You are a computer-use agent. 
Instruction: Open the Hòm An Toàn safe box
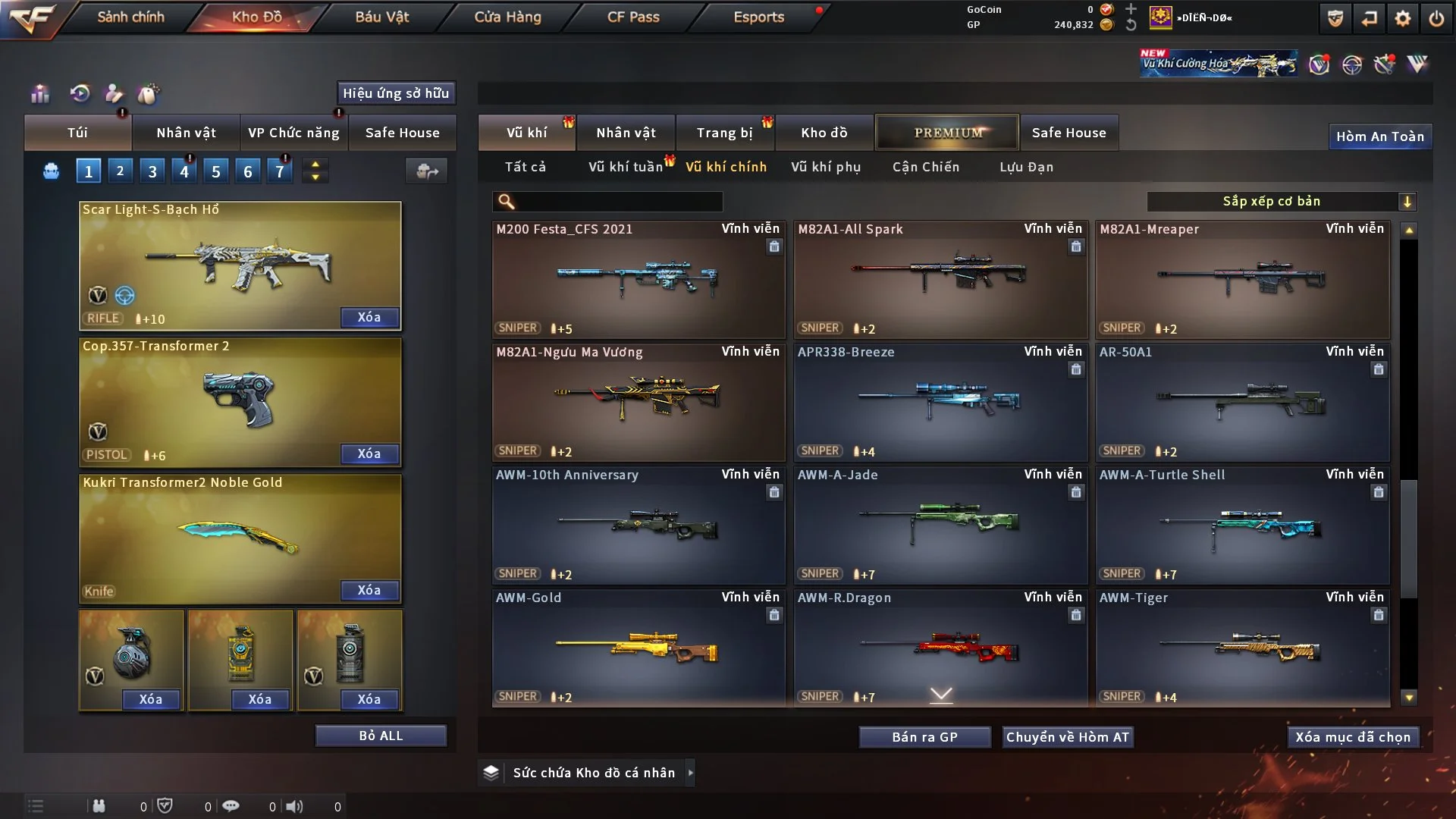point(1380,136)
